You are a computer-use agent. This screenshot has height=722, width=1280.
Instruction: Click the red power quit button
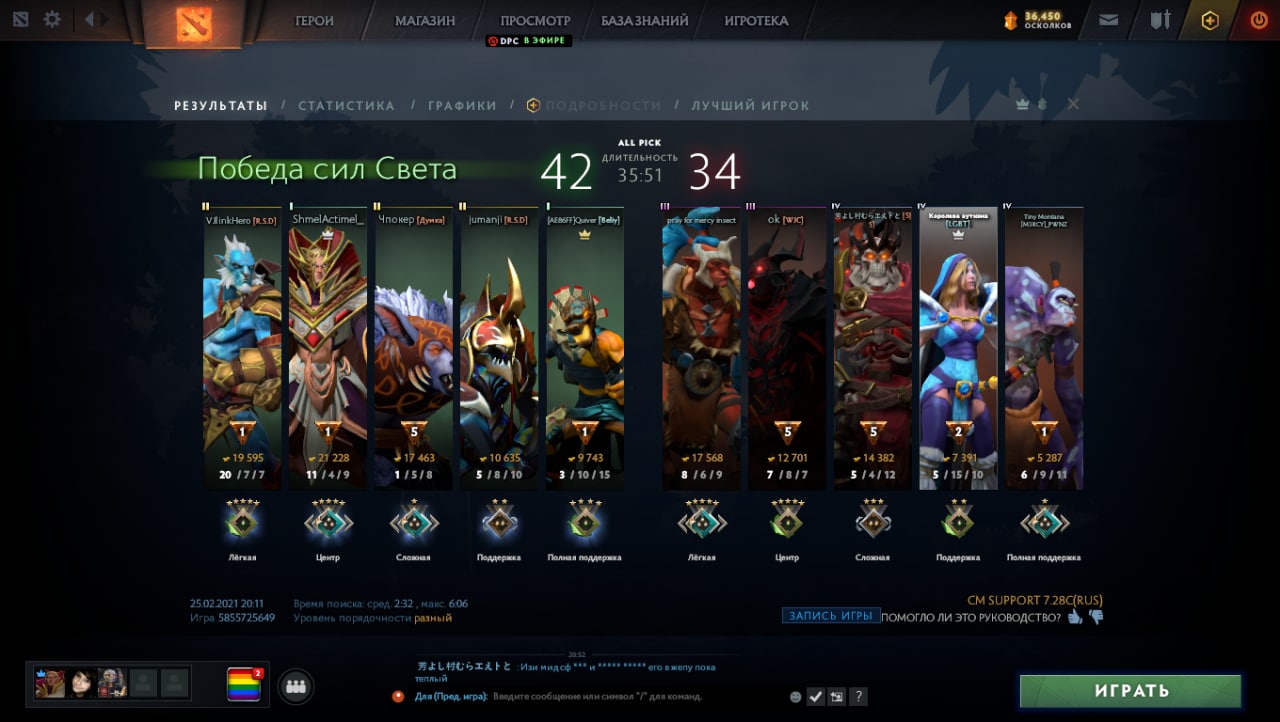1258,19
